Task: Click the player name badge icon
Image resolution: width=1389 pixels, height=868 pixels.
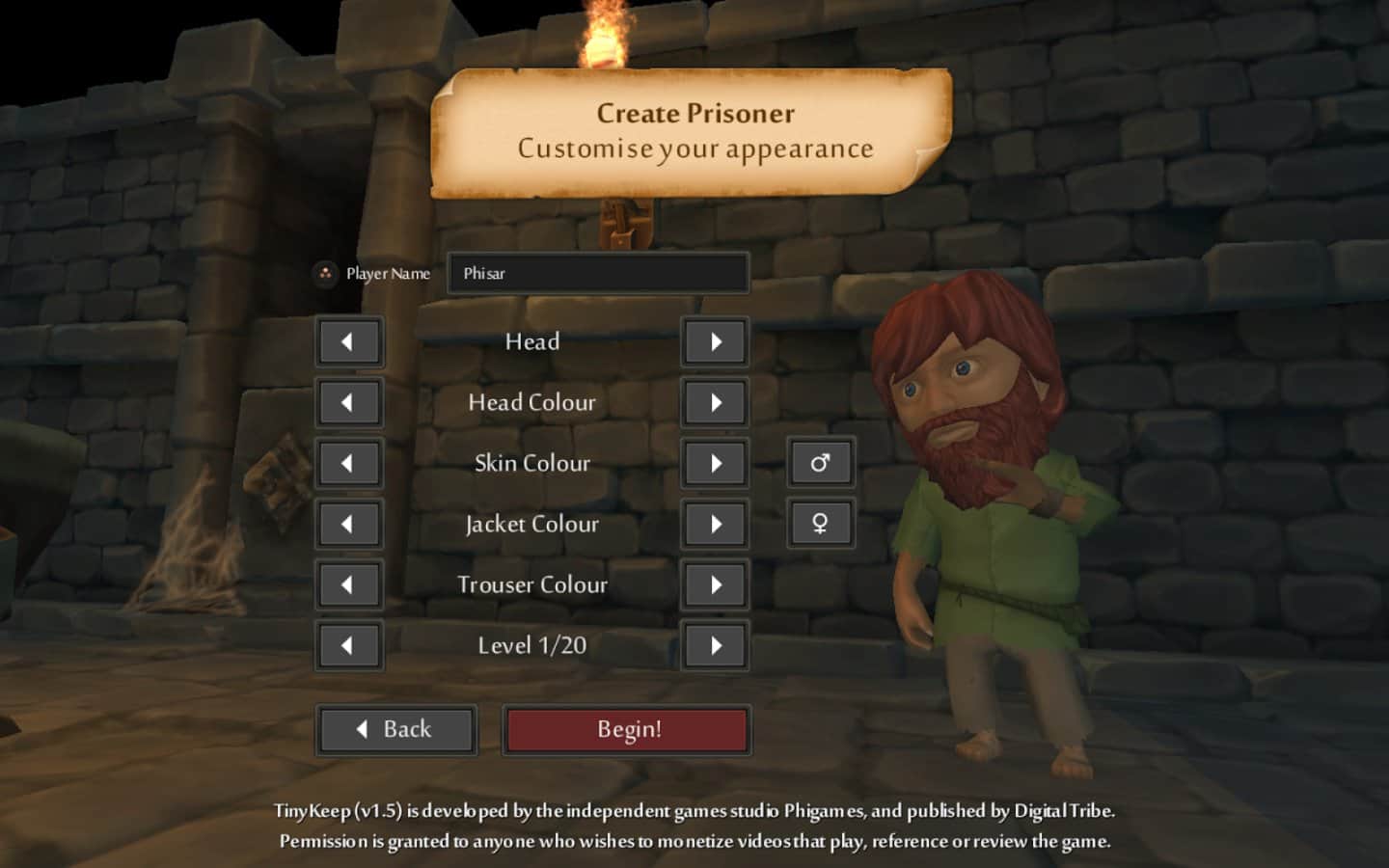Action: (327, 273)
